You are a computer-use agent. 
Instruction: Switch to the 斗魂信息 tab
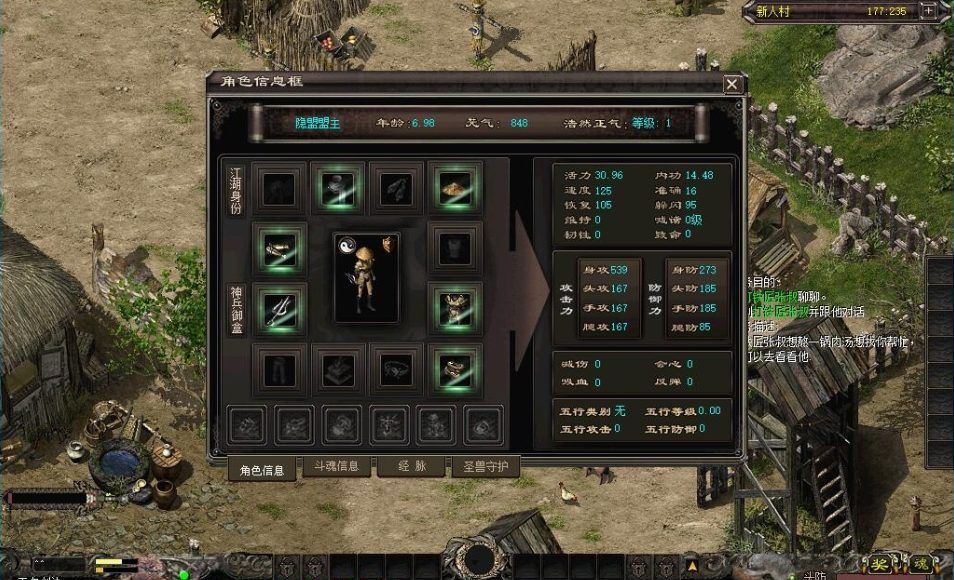(x=331, y=465)
